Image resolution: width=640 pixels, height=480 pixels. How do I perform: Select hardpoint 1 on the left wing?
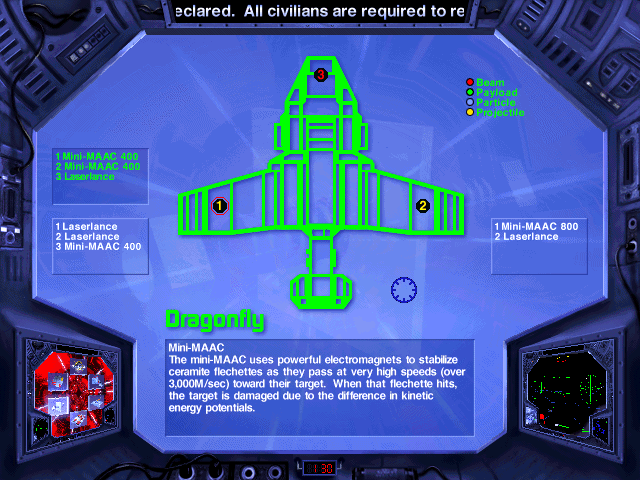click(x=220, y=206)
